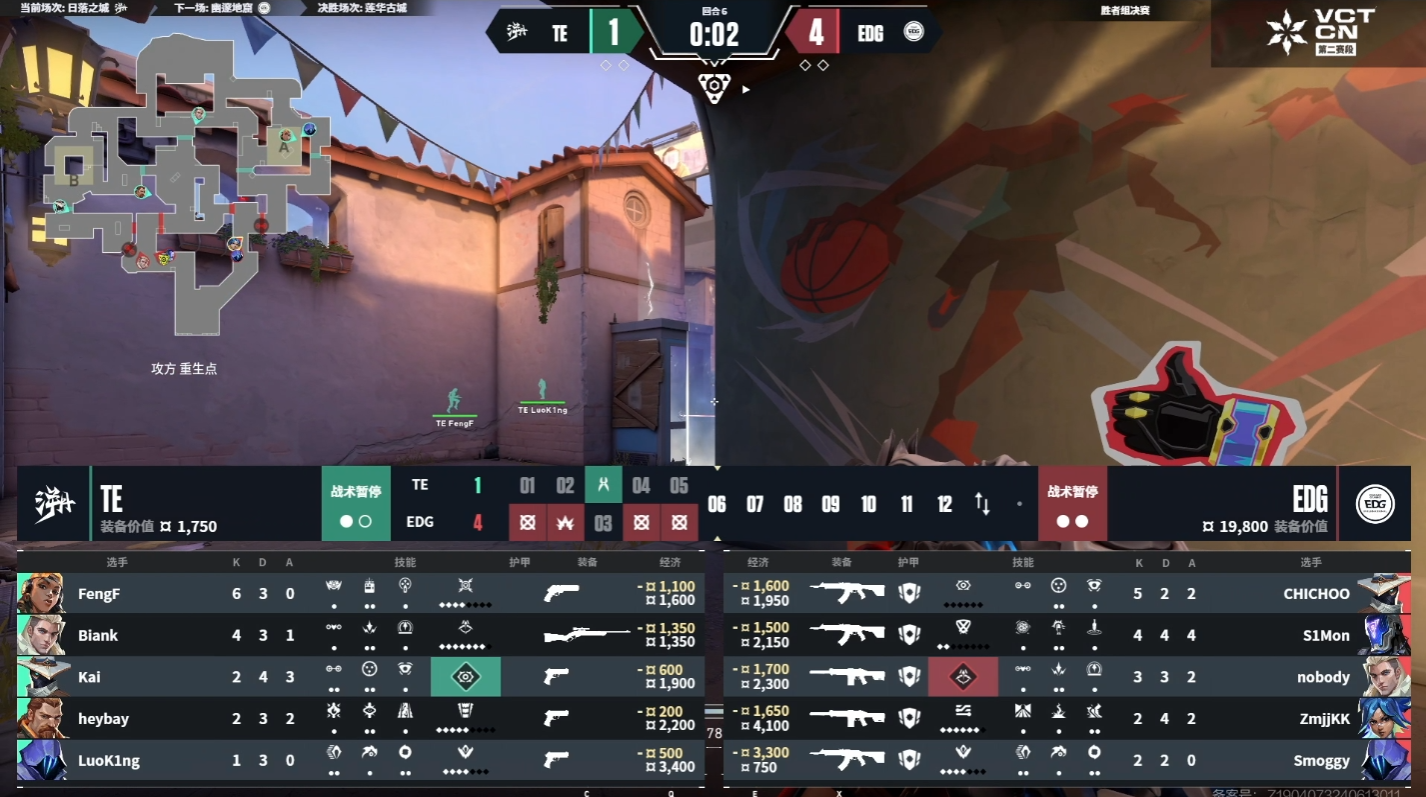Click the EDG logo beside the scoreboard header
1426x797 pixels.
tap(1375, 503)
